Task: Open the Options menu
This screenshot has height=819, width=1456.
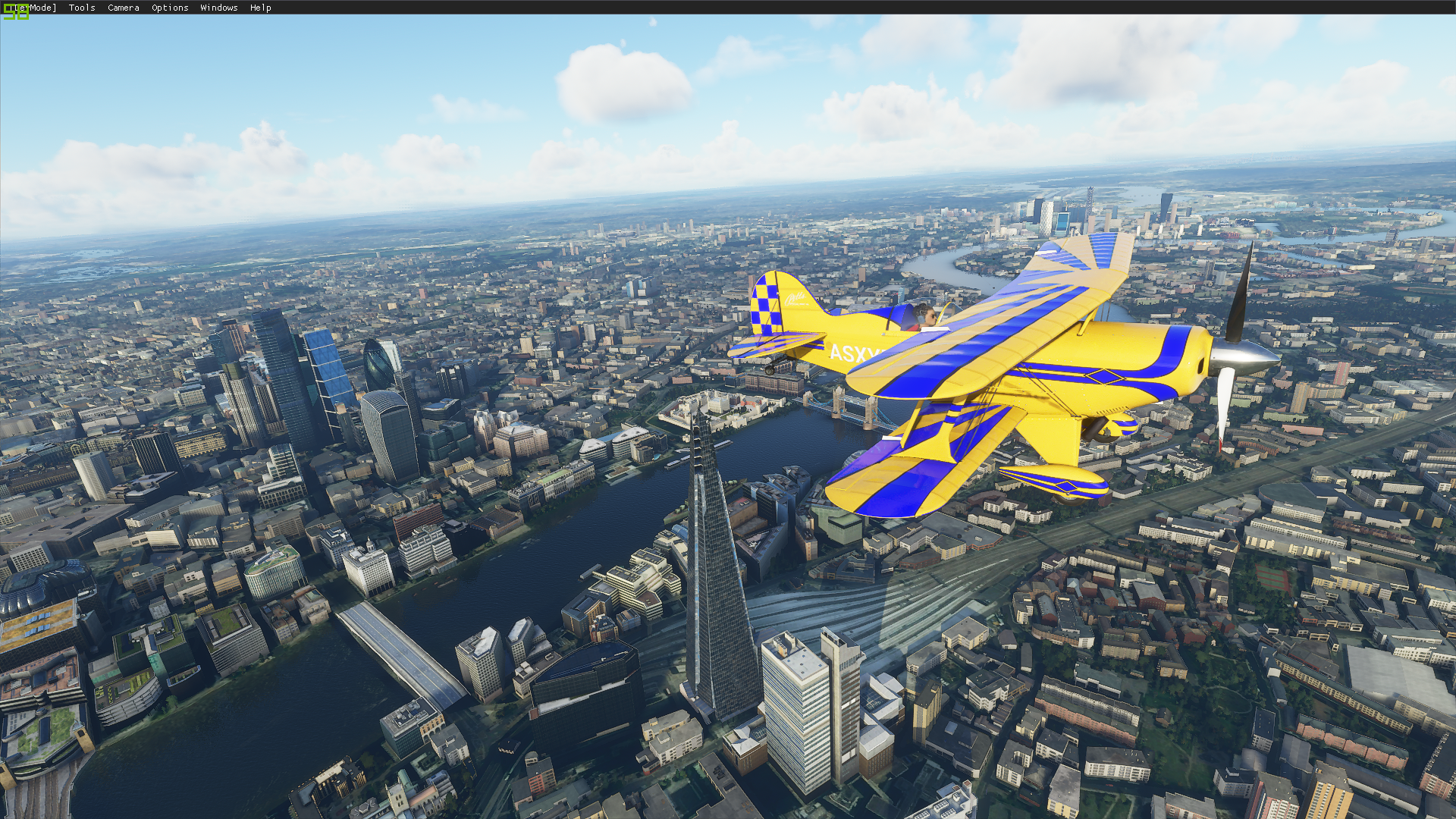Action: pyautogui.click(x=170, y=8)
